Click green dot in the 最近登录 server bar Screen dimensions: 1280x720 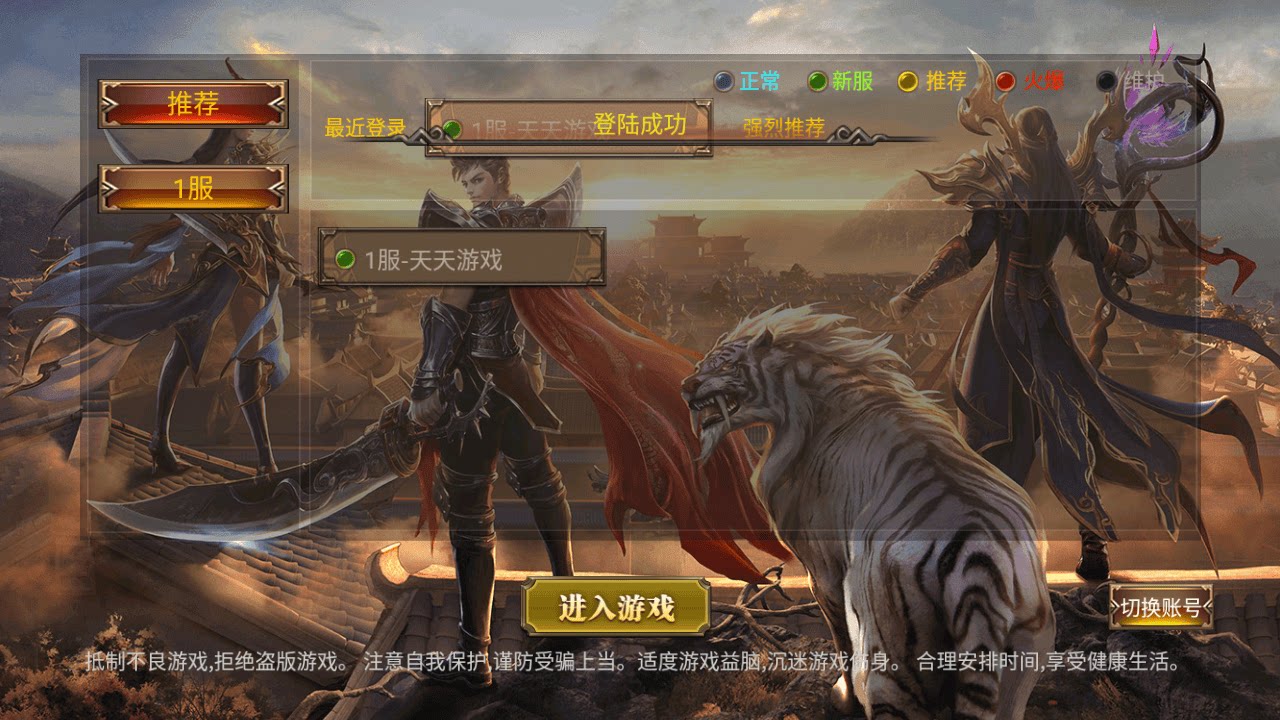click(x=455, y=128)
